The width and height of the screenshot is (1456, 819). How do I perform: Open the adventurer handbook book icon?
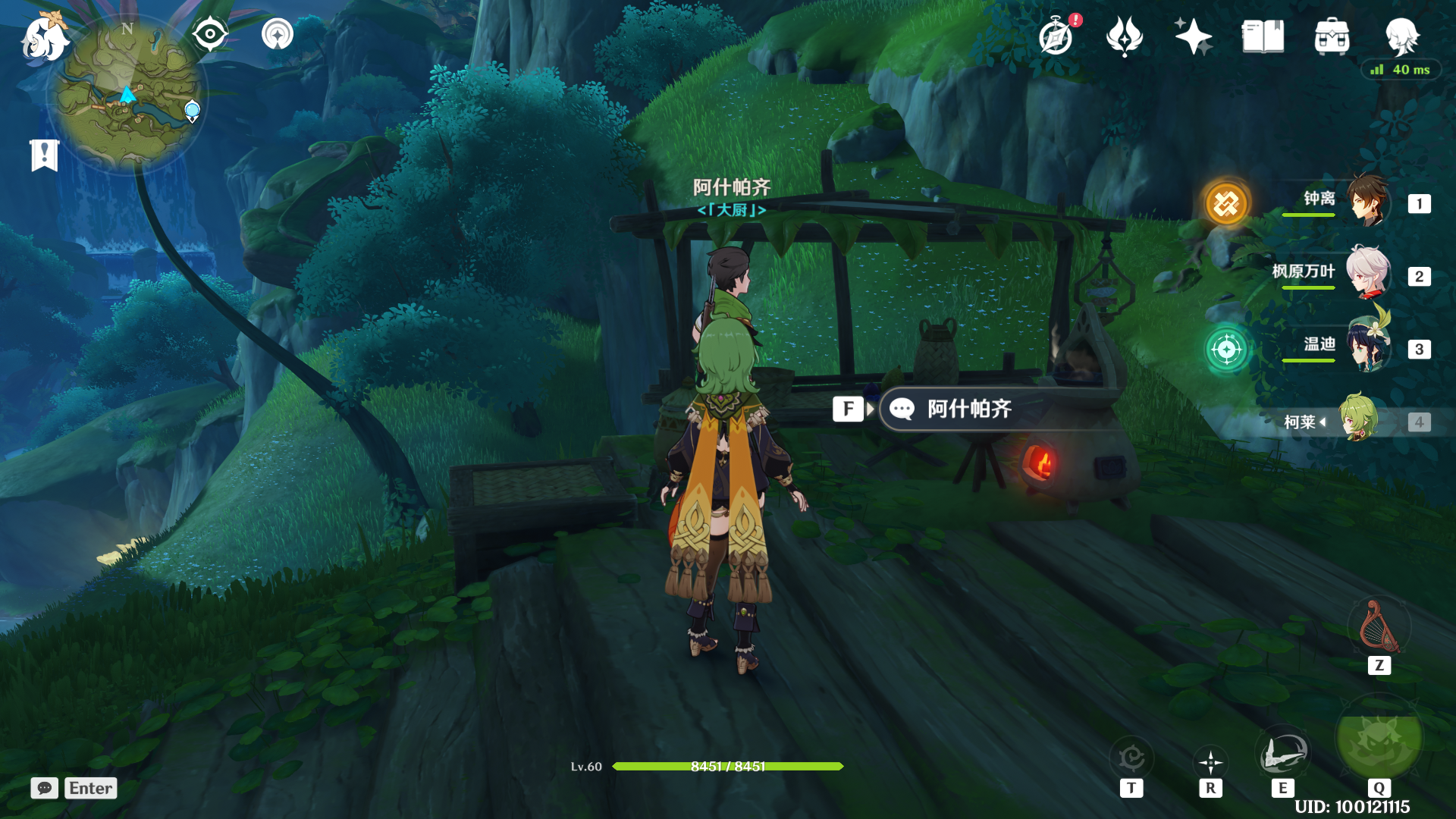click(1263, 36)
